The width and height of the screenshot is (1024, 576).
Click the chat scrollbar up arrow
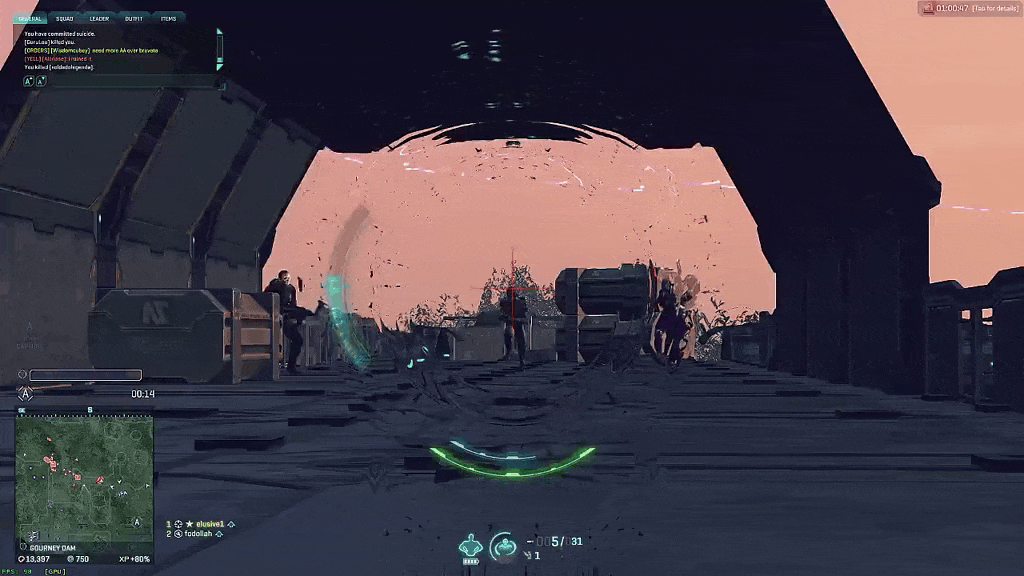[x=220, y=32]
